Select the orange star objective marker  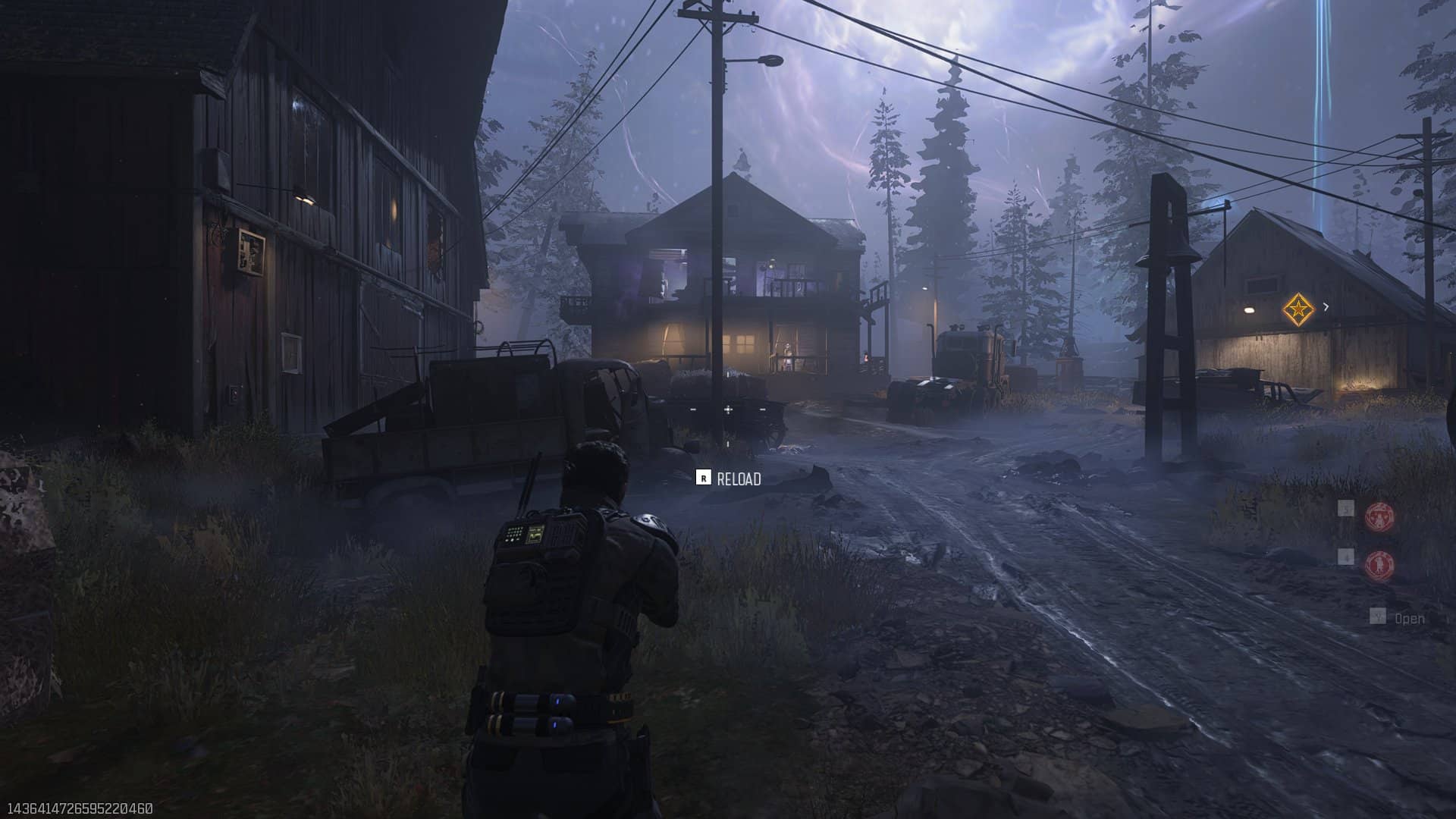[1298, 309]
